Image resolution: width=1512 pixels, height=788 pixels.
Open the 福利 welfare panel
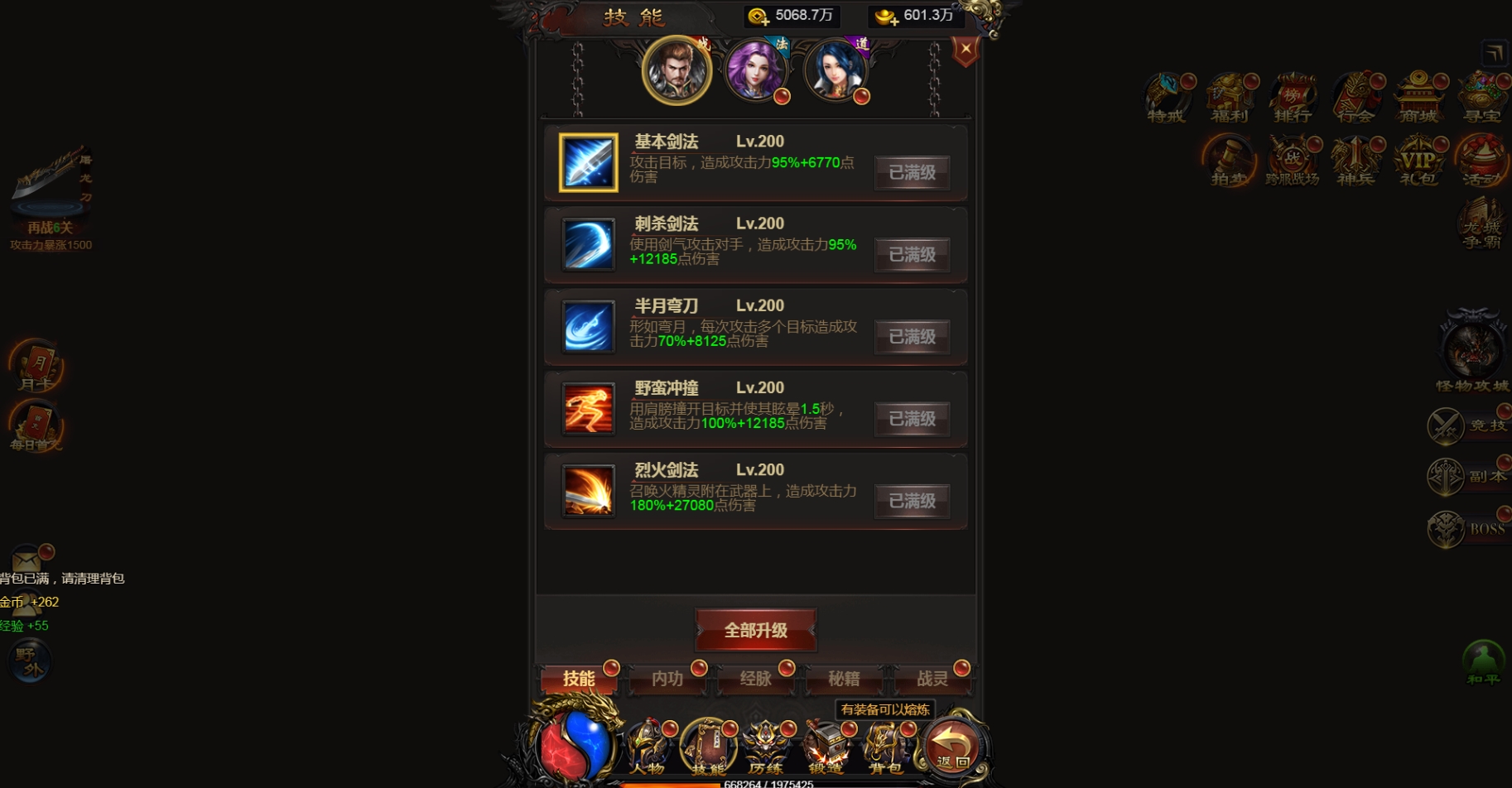click(1230, 97)
